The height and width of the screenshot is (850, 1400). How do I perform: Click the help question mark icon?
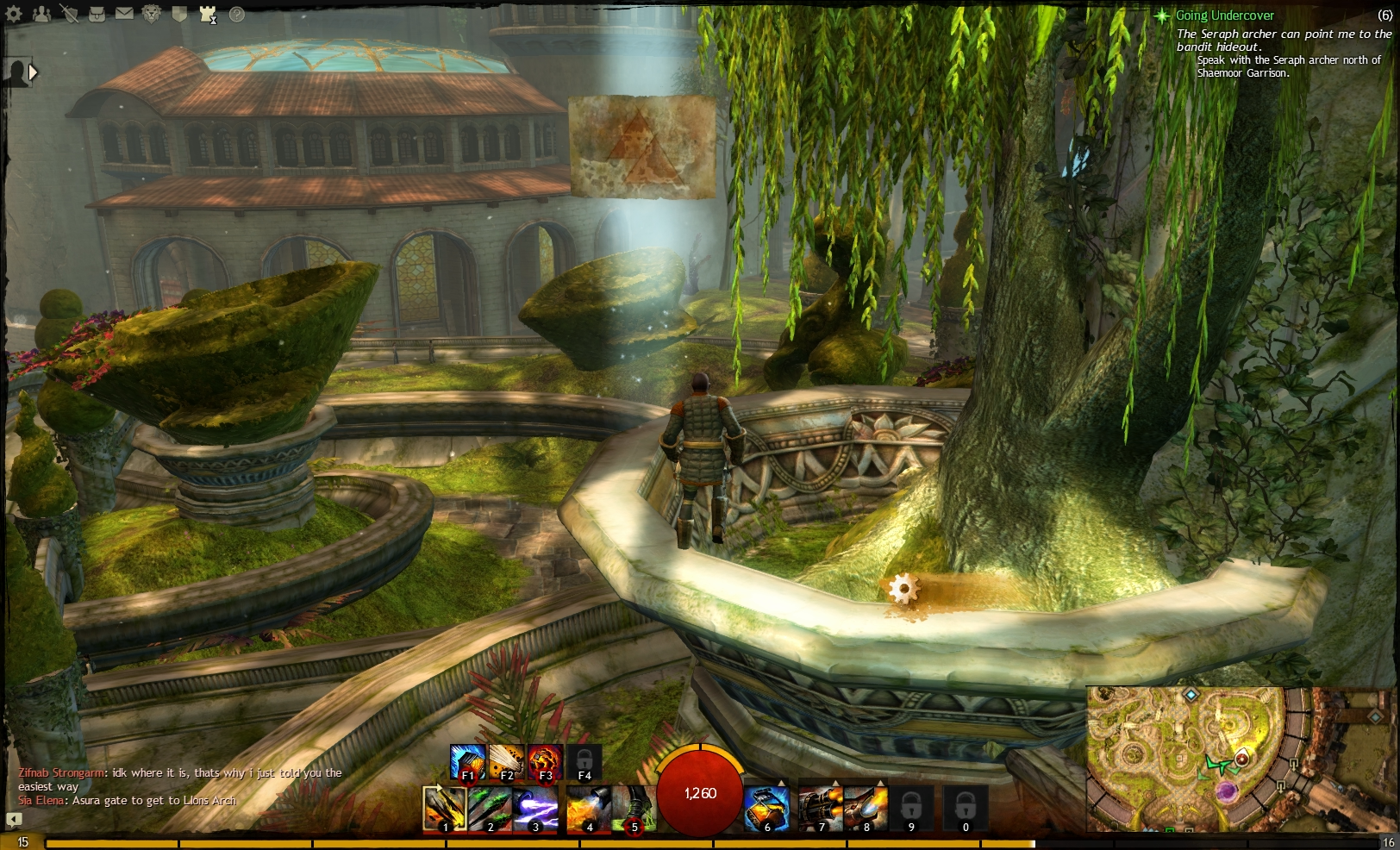[x=237, y=14]
